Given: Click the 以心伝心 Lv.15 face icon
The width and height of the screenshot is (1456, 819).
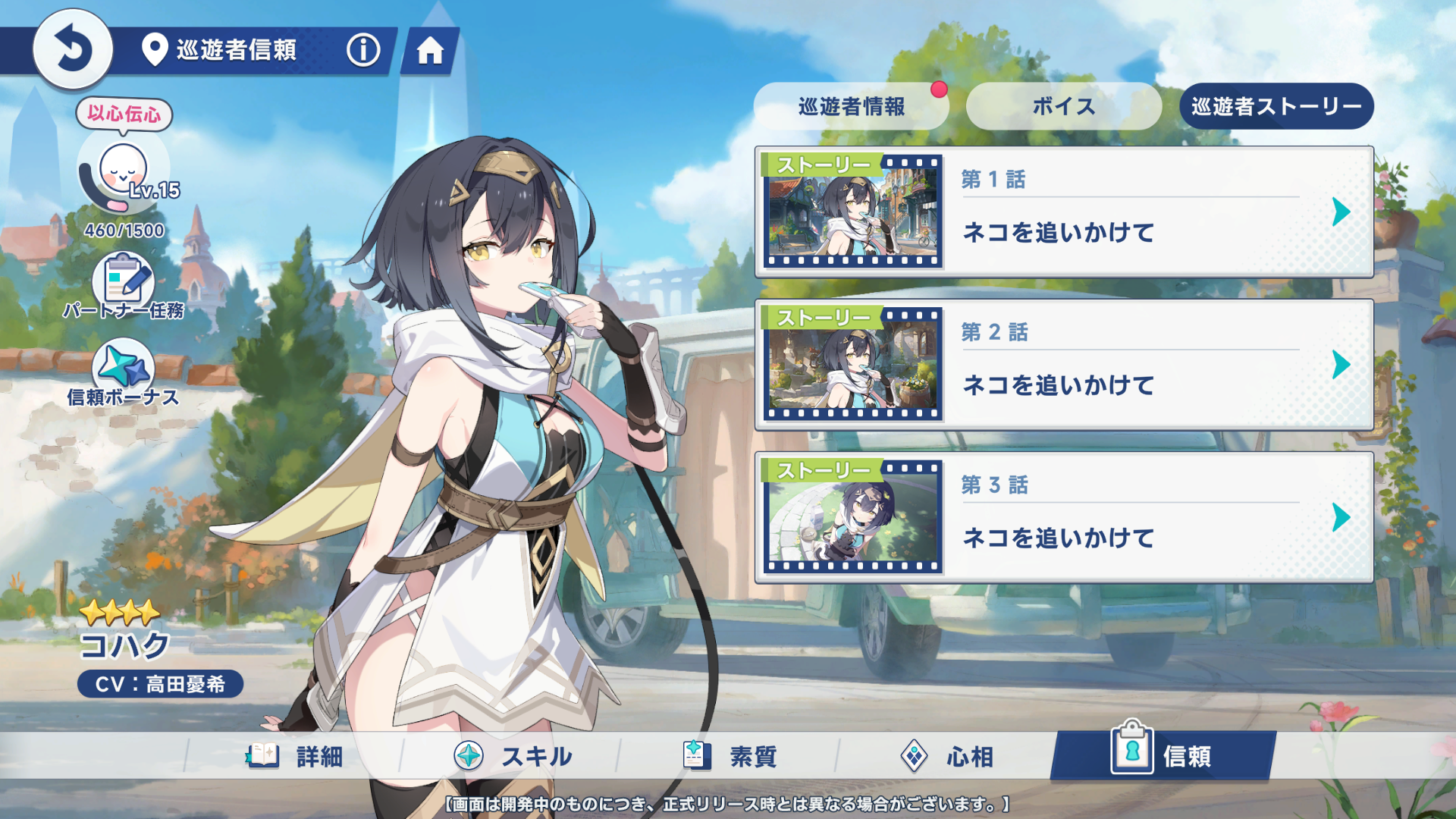Looking at the screenshot, I should point(124,171).
